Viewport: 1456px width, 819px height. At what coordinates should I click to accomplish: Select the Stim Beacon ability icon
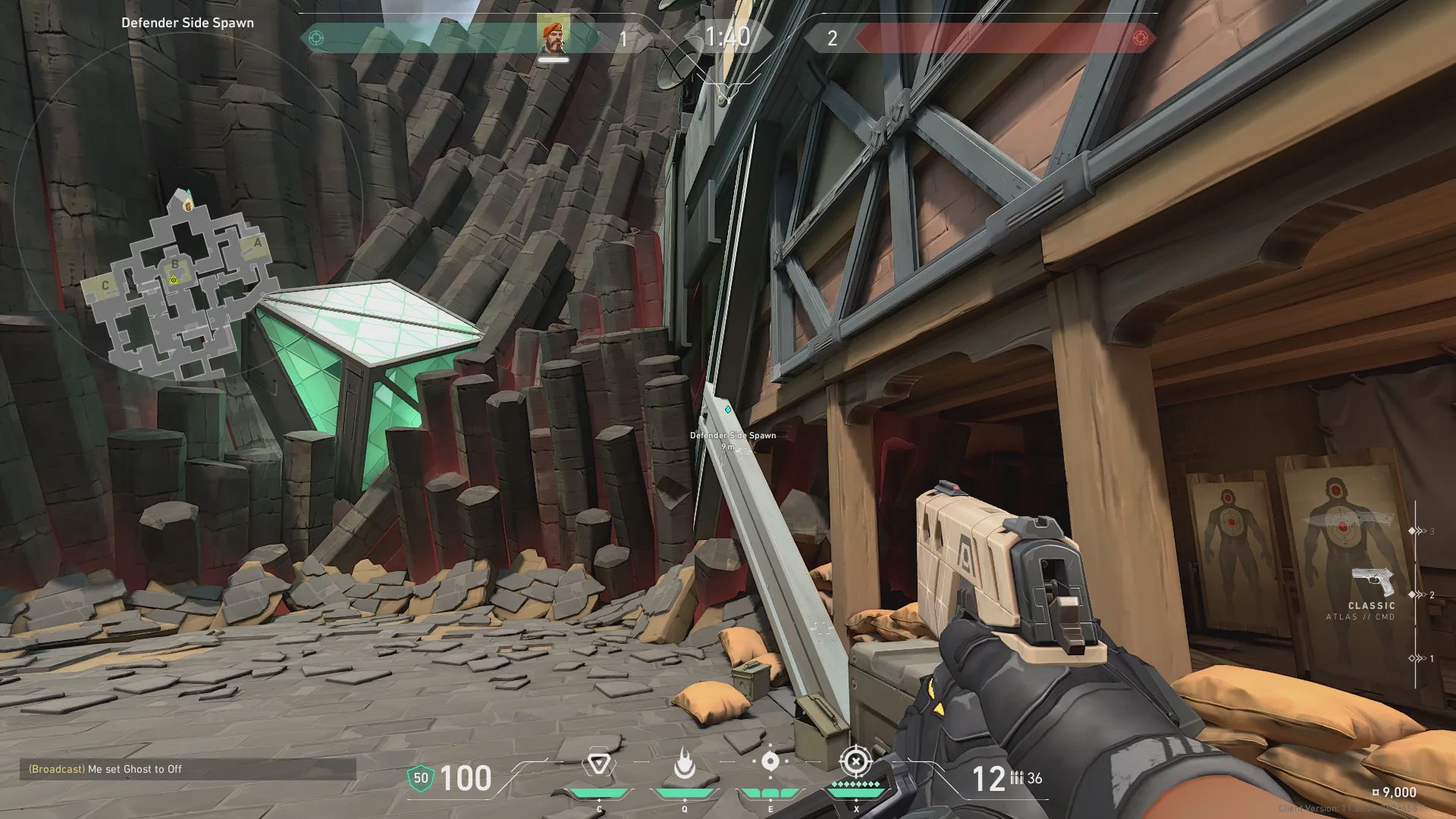[x=598, y=764]
